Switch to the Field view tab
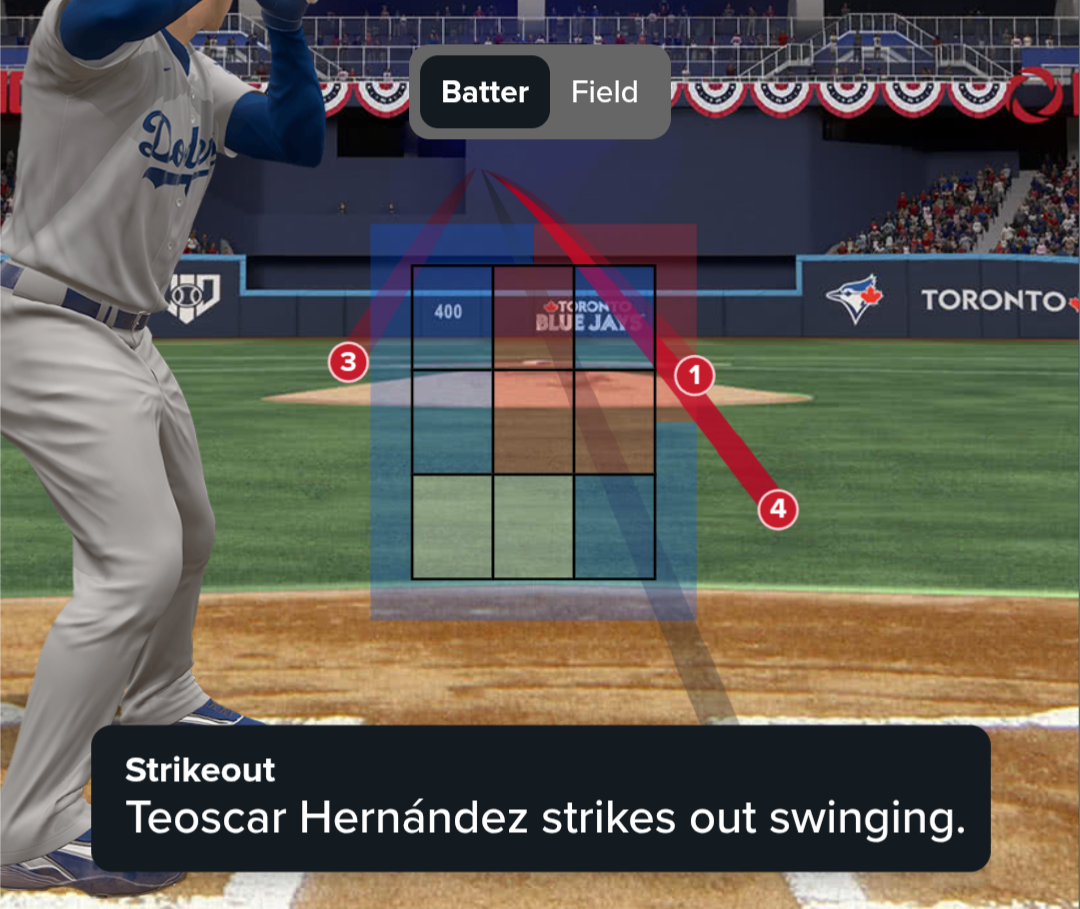This screenshot has width=1080, height=909. click(x=604, y=92)
